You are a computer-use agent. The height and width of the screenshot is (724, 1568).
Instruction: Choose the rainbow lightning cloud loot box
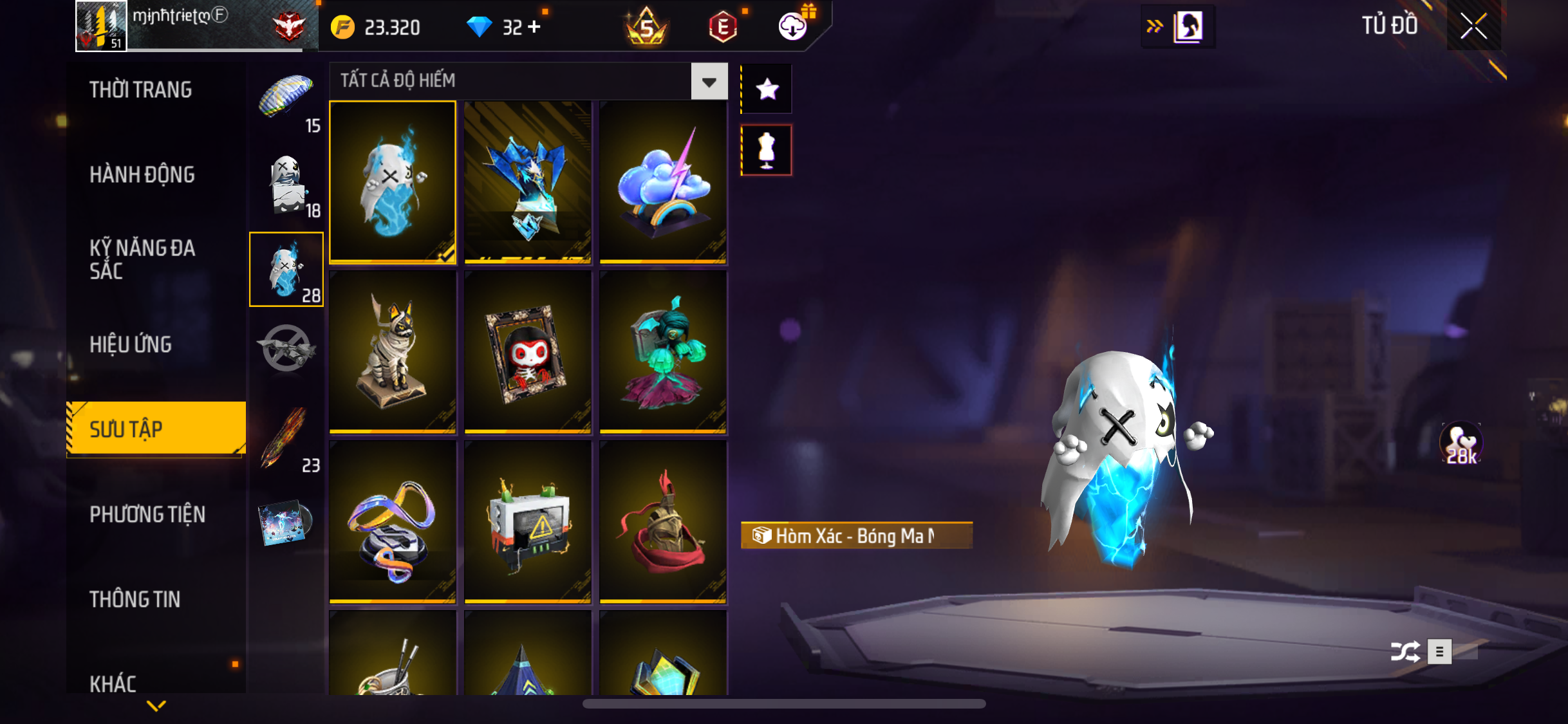pyautogui.click(x=663, y=182)
